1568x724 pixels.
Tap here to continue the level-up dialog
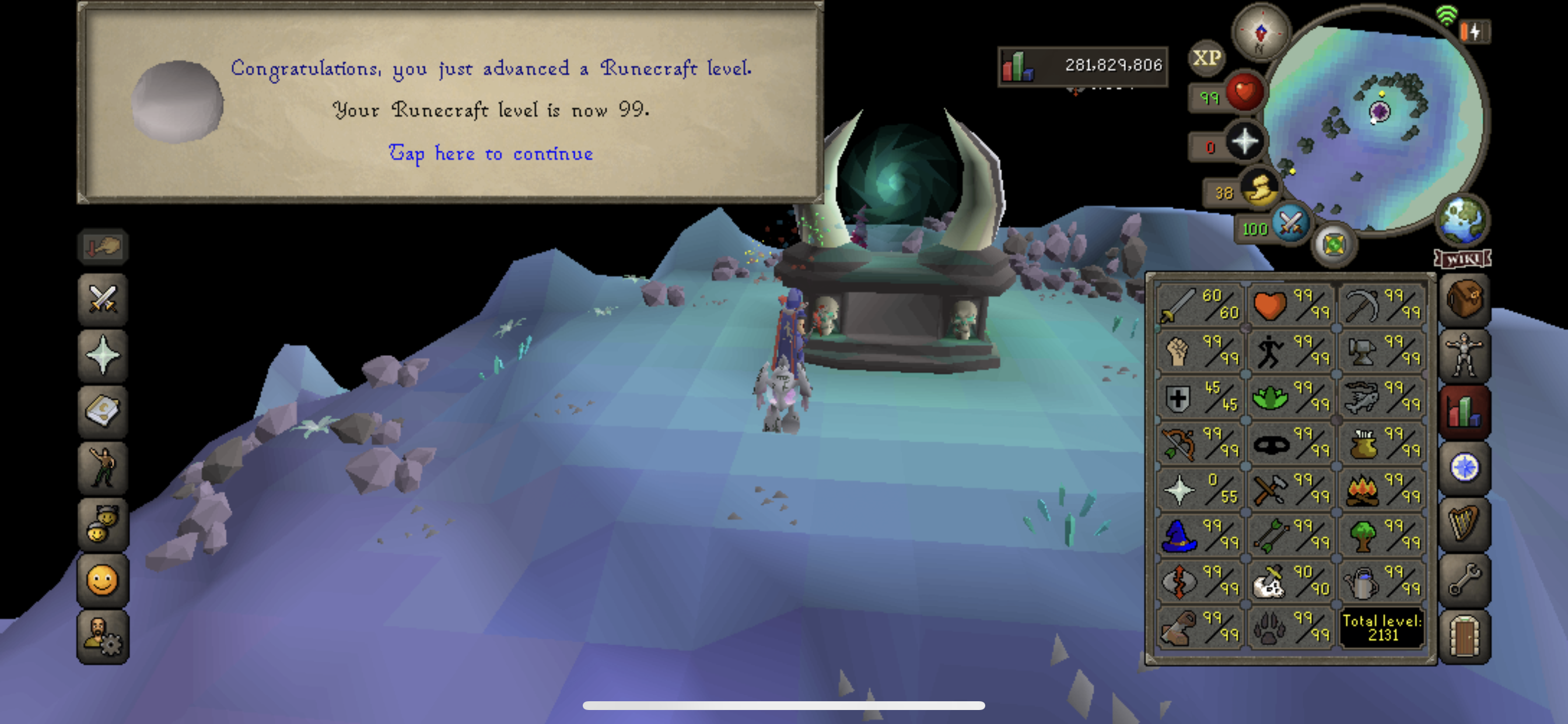point(491,154)
